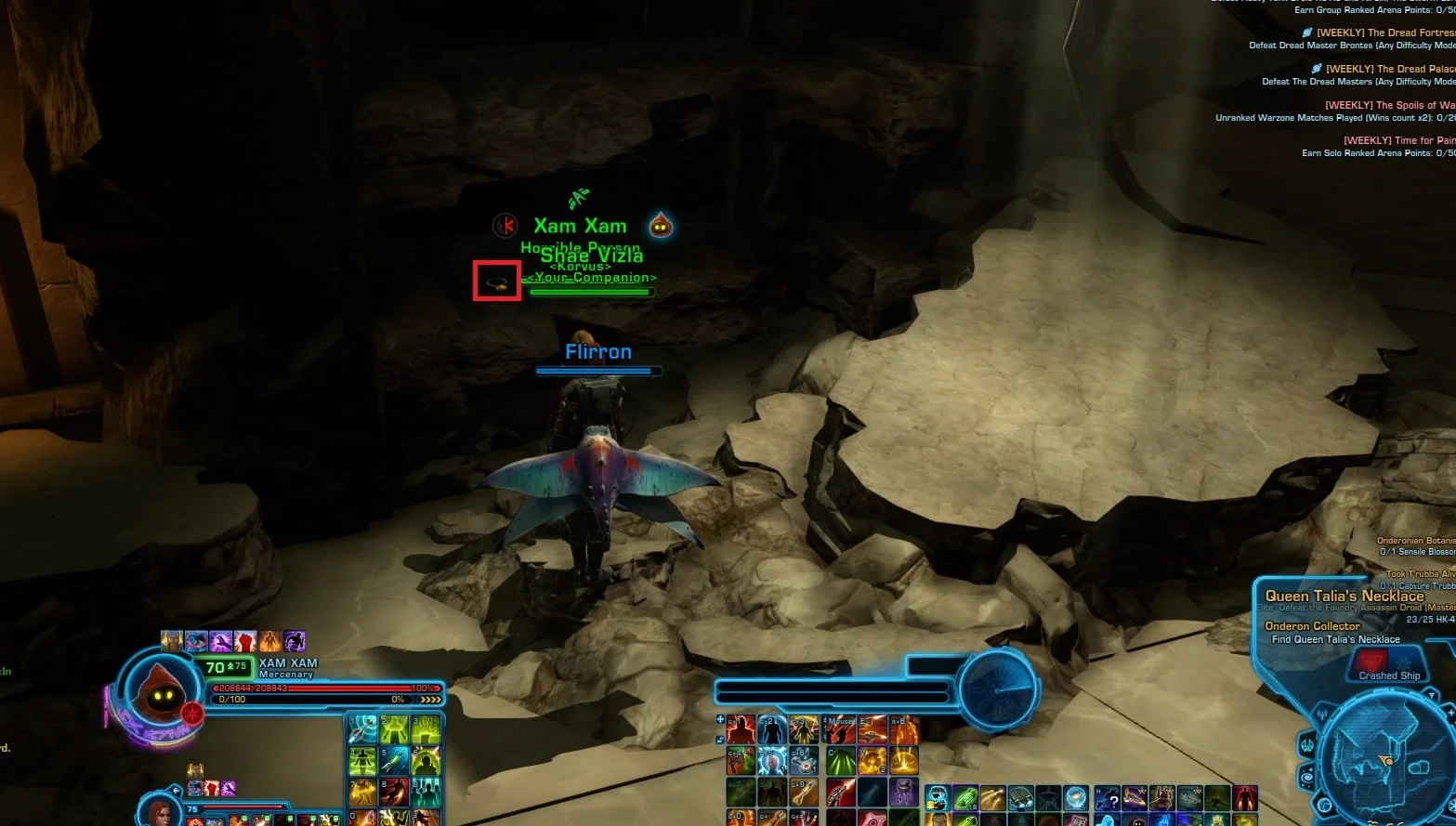Use the blue rocket ability in slot 5
This screenshot has height=826, width=1456.
tap(394, 760)
